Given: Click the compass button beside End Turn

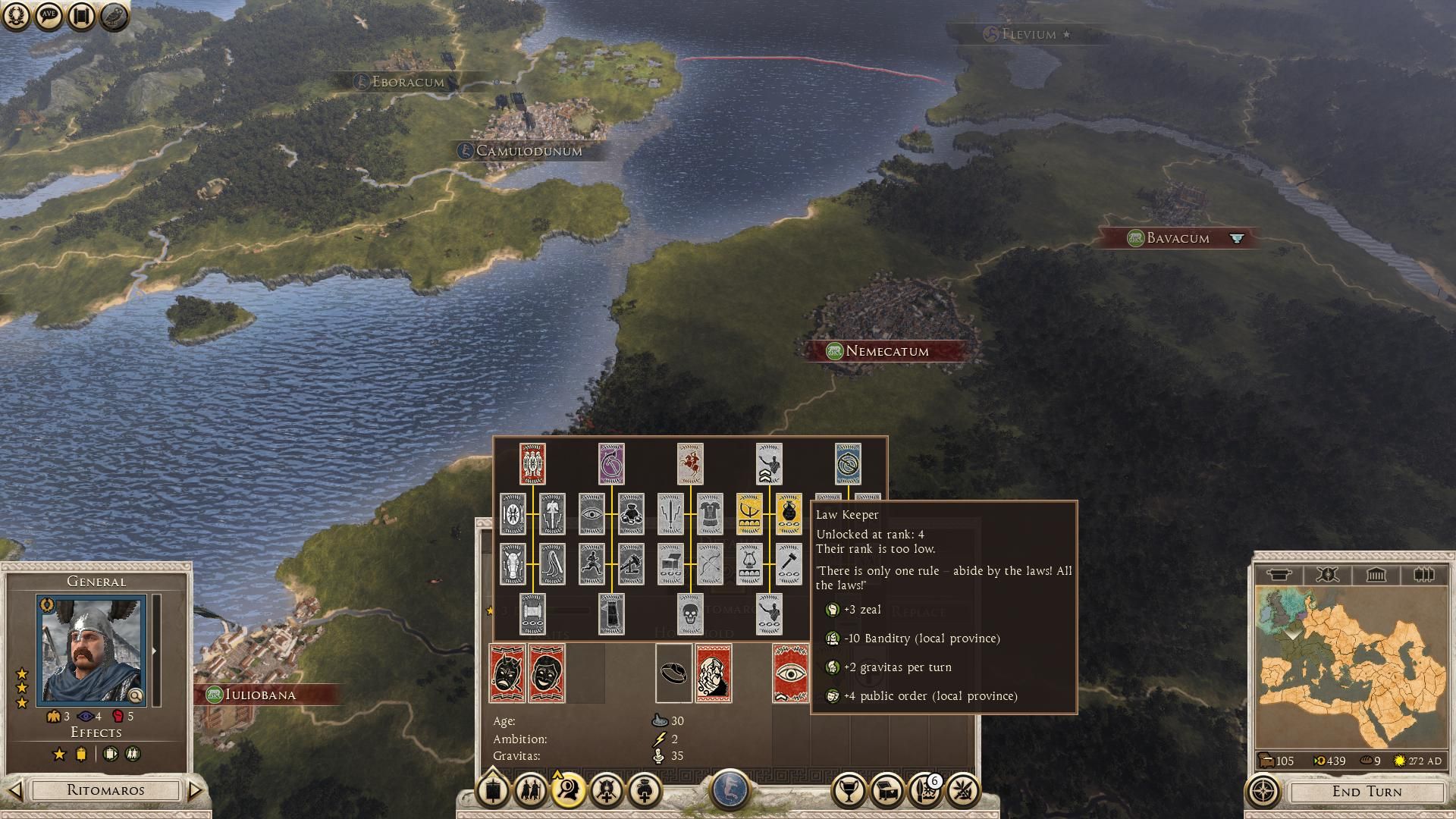Looking at the screenshot, I should point(1263,792).
